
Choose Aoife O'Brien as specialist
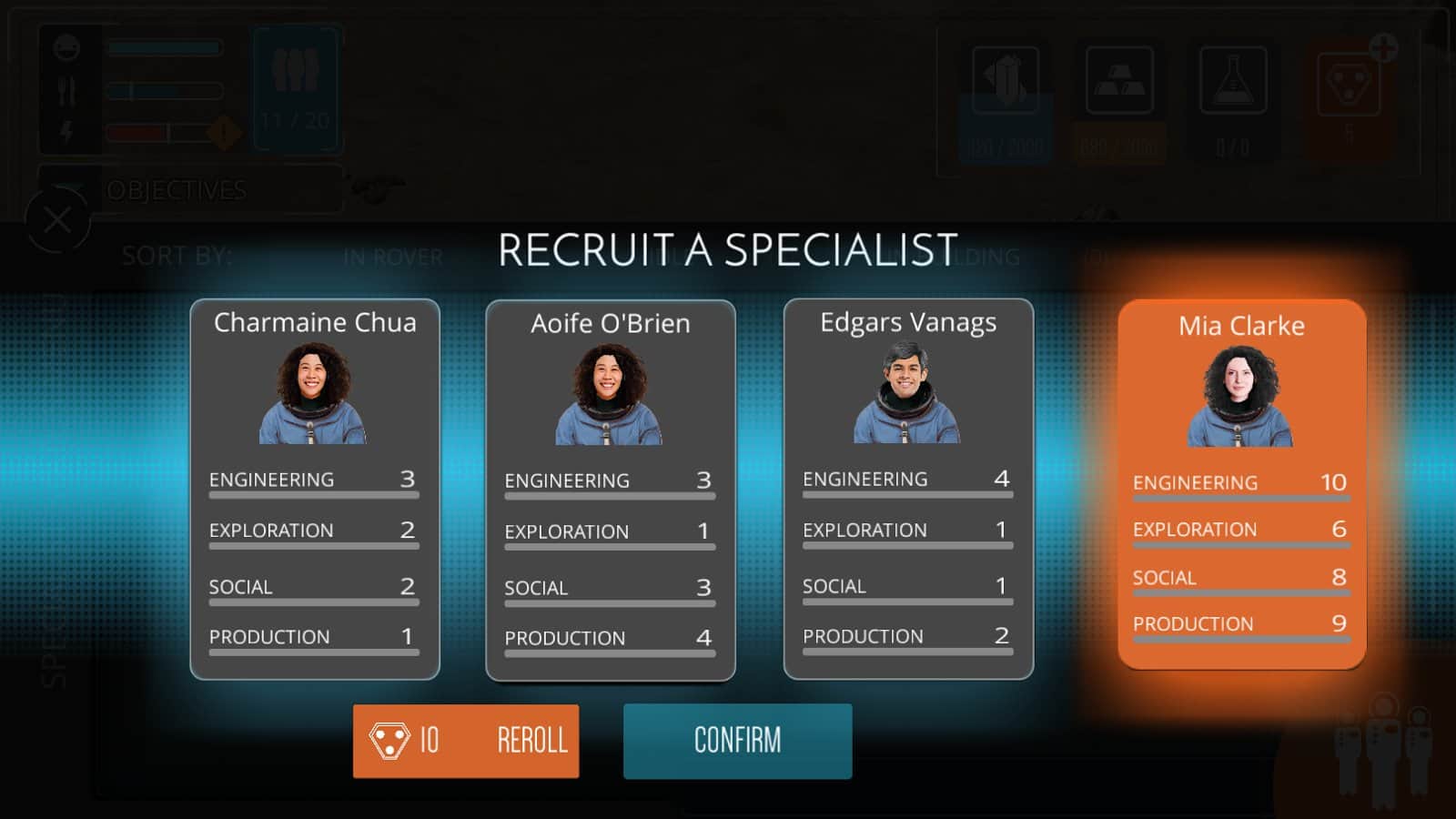[x=610, y=490]
